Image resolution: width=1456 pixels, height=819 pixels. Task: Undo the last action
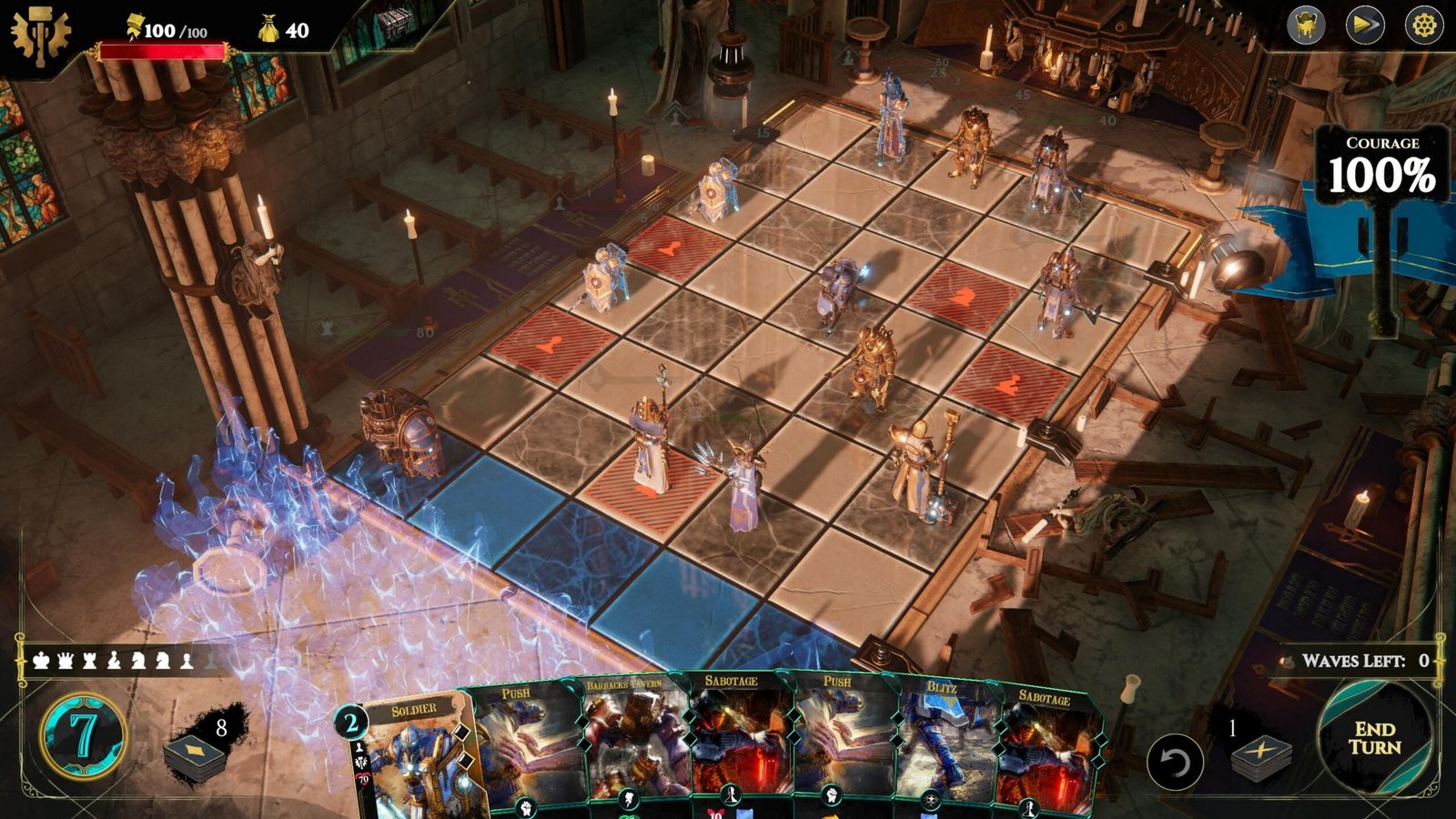click(1174, 761)
